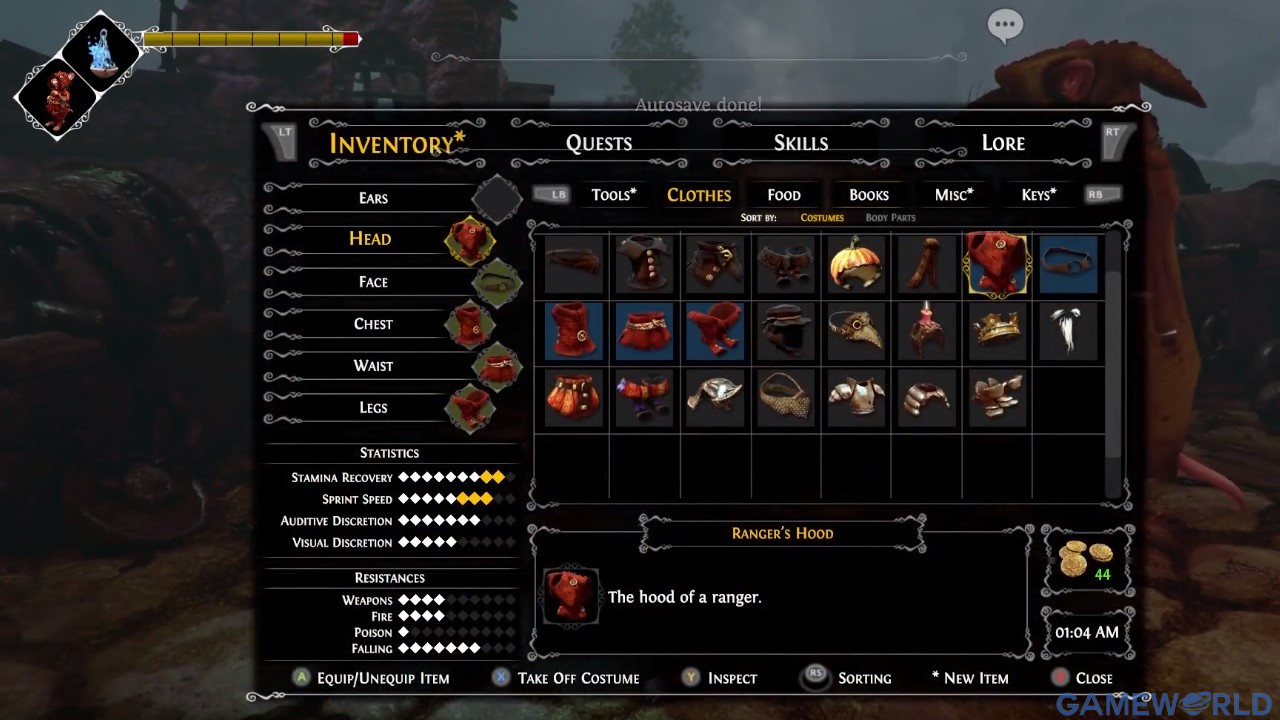Select the Ears equipment slot
Image resolution: width=1280 pixels, height=720 pixels.
coord(373,198)
